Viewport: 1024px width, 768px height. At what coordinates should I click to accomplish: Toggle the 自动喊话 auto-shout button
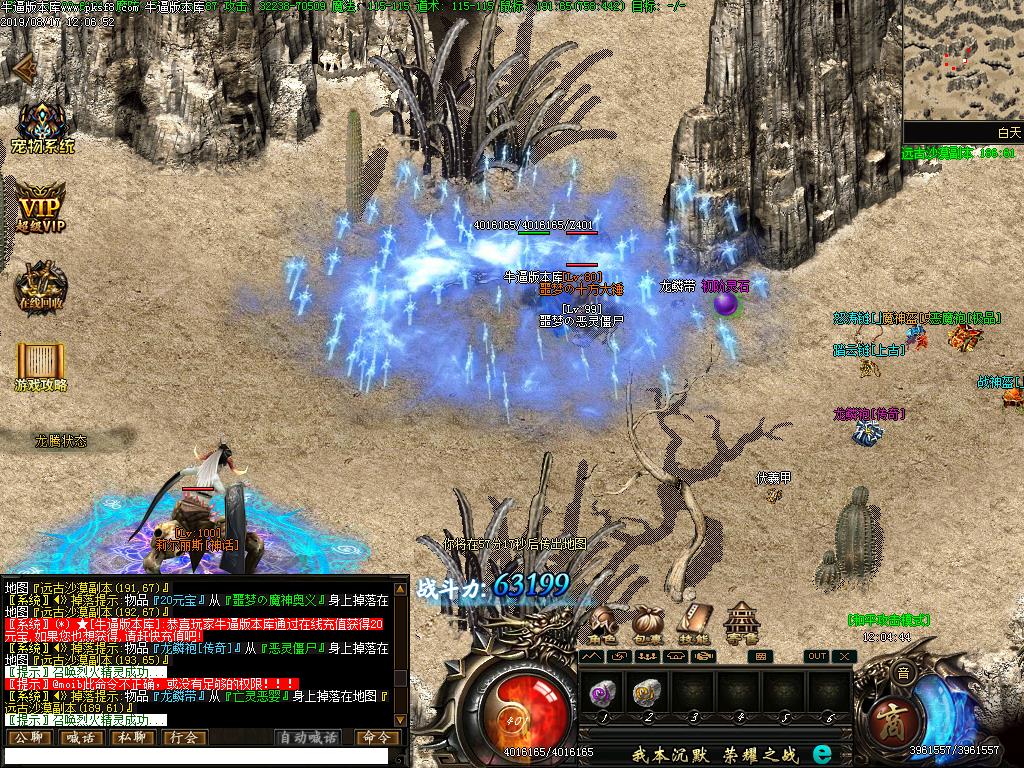307,738
